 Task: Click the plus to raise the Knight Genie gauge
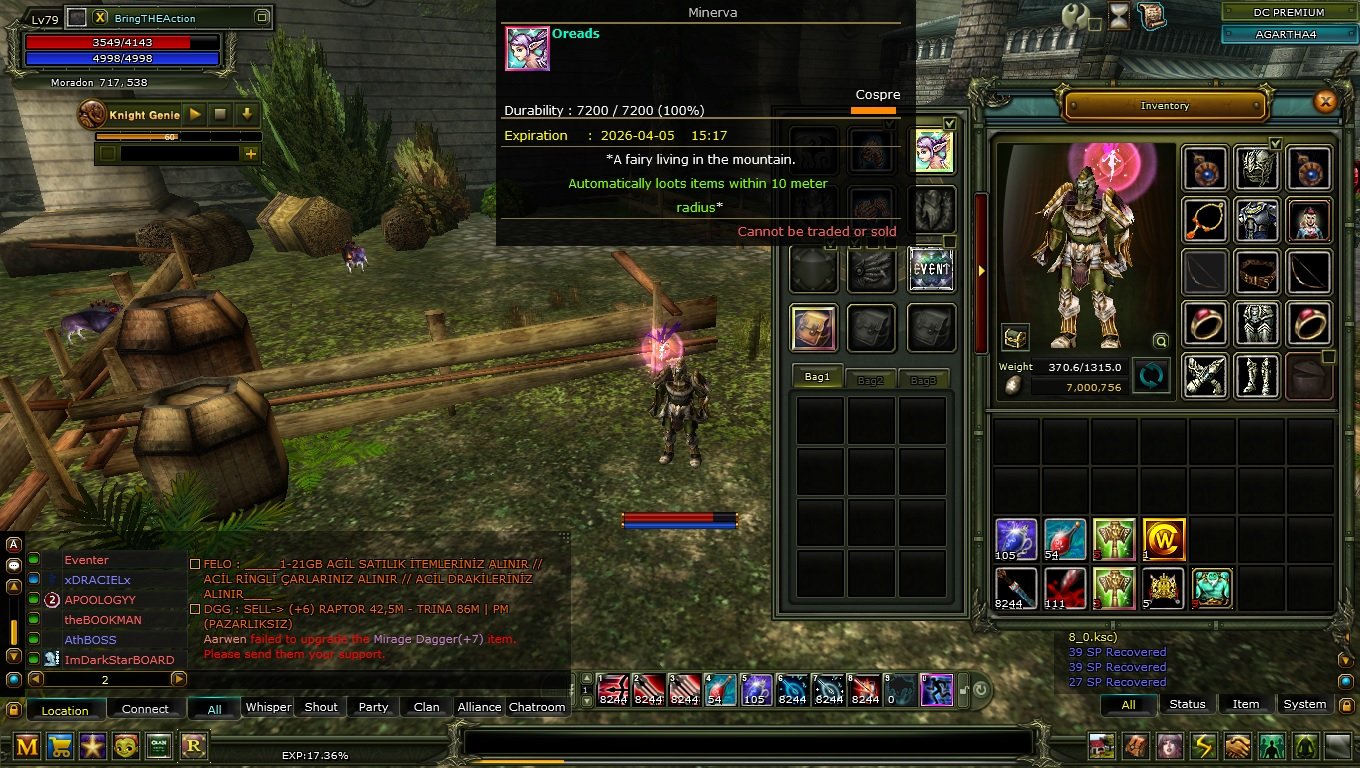249,152
